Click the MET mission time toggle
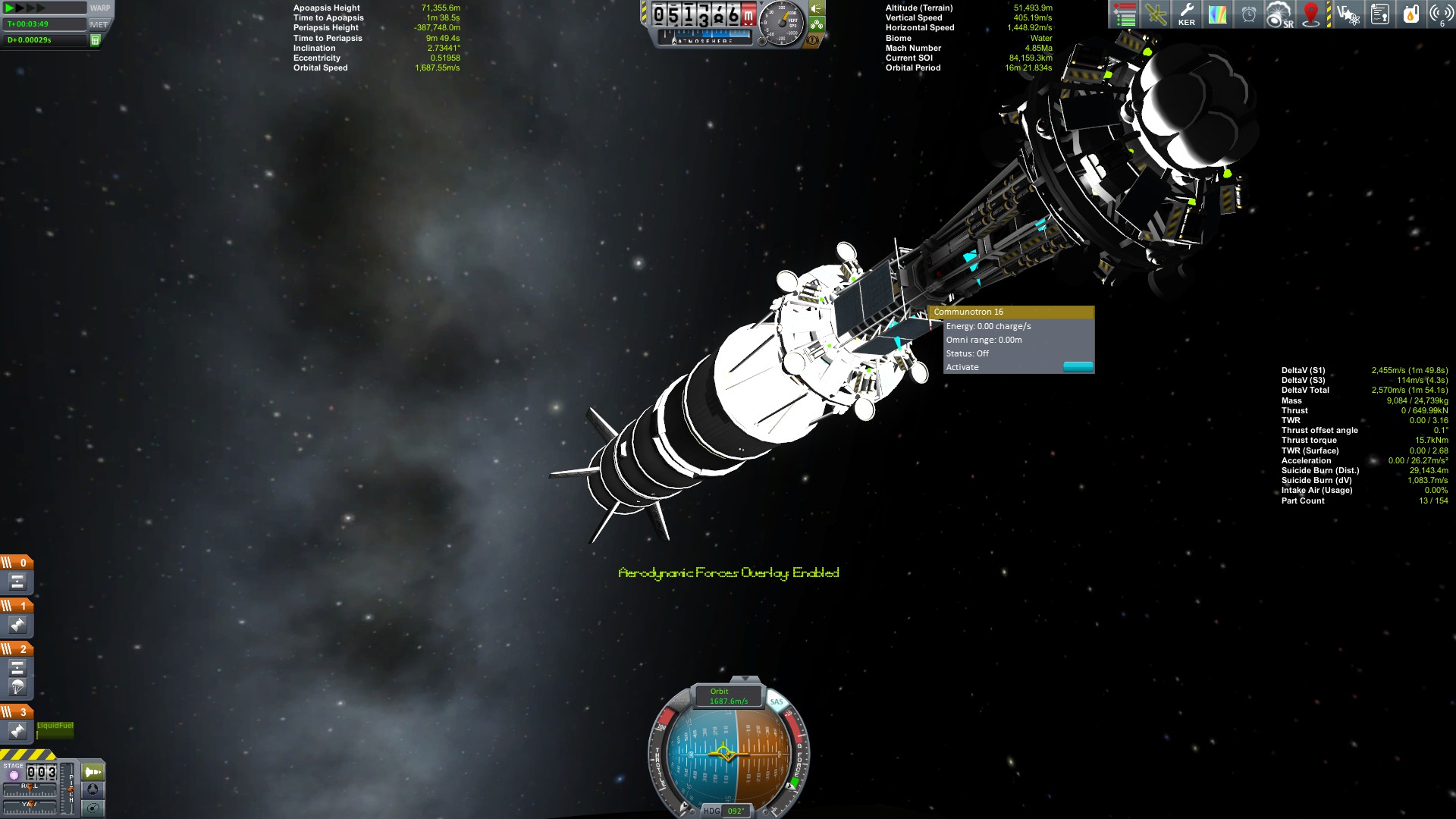 click(x=99, y=24)
